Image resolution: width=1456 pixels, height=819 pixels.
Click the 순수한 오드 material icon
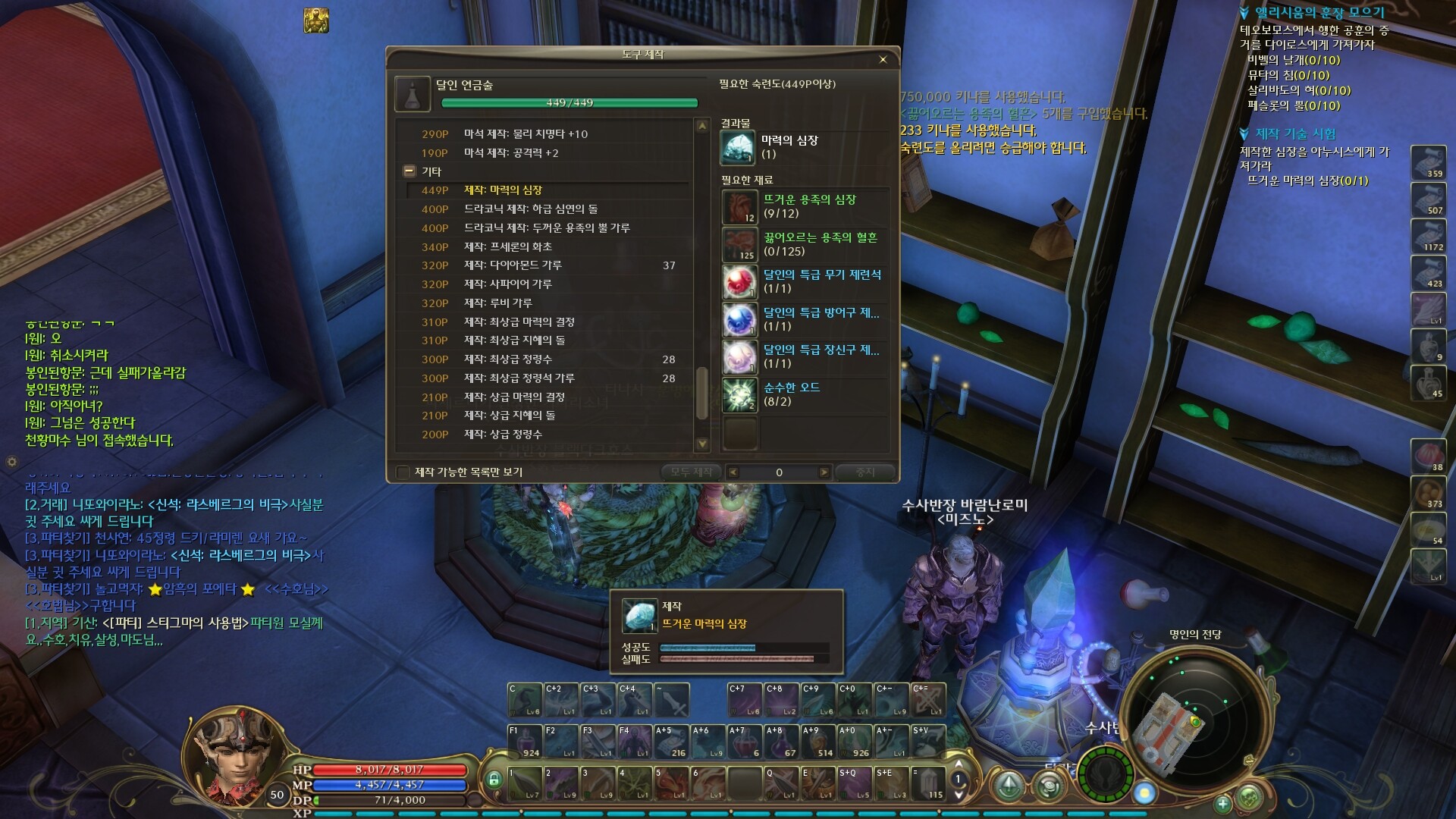coord(739,394)
